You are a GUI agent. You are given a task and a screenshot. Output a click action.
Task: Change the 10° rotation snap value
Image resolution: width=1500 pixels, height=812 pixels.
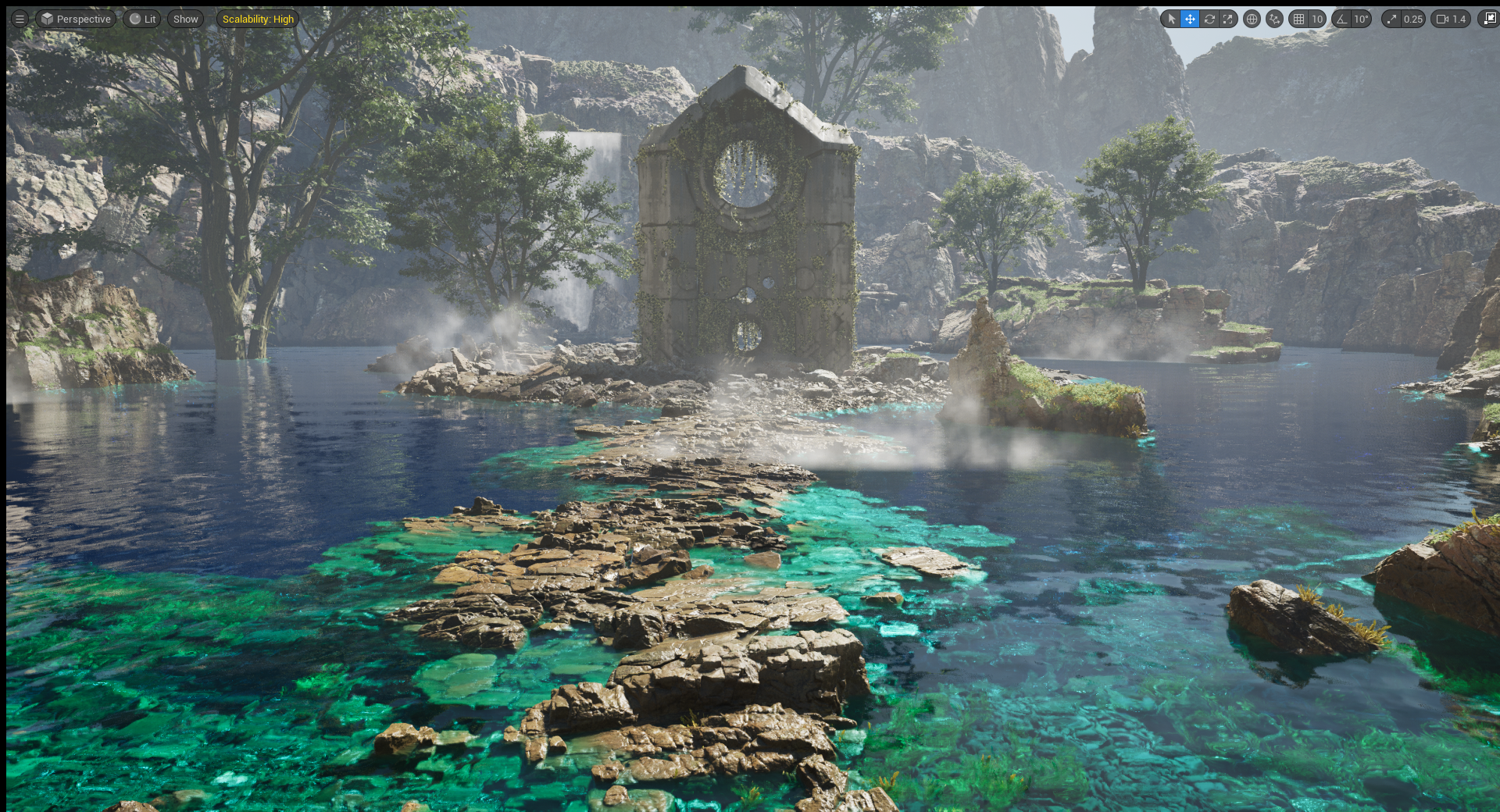(1362, 19)
